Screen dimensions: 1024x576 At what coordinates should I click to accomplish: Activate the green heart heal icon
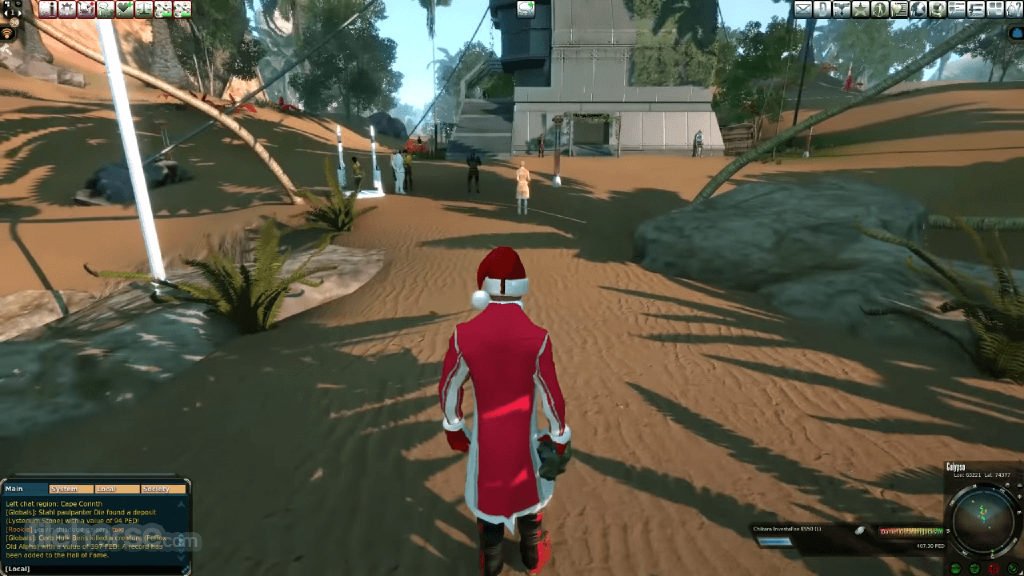125,9
